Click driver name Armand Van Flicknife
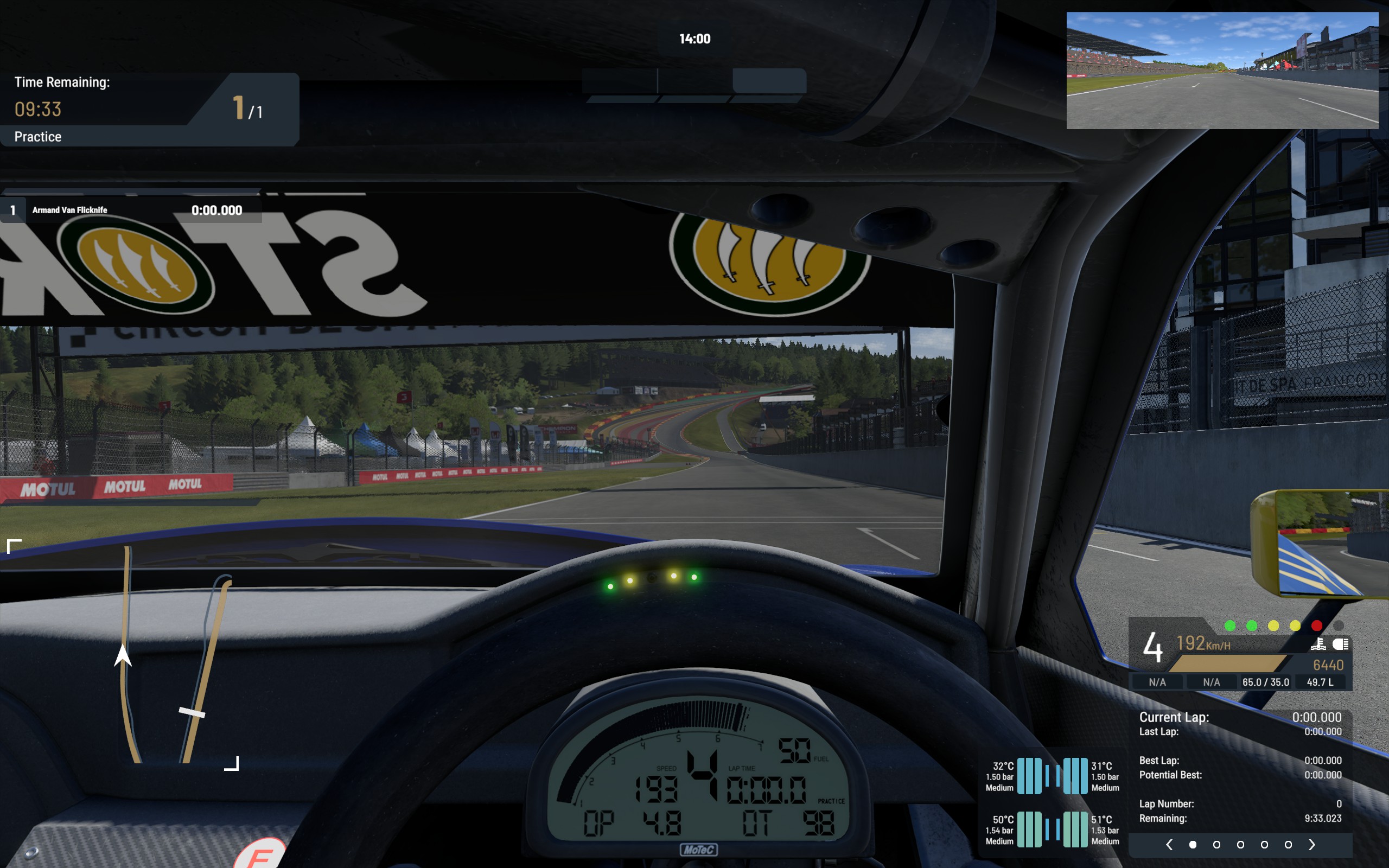This screenshot has width=1389, height=868. click(70, 209)
